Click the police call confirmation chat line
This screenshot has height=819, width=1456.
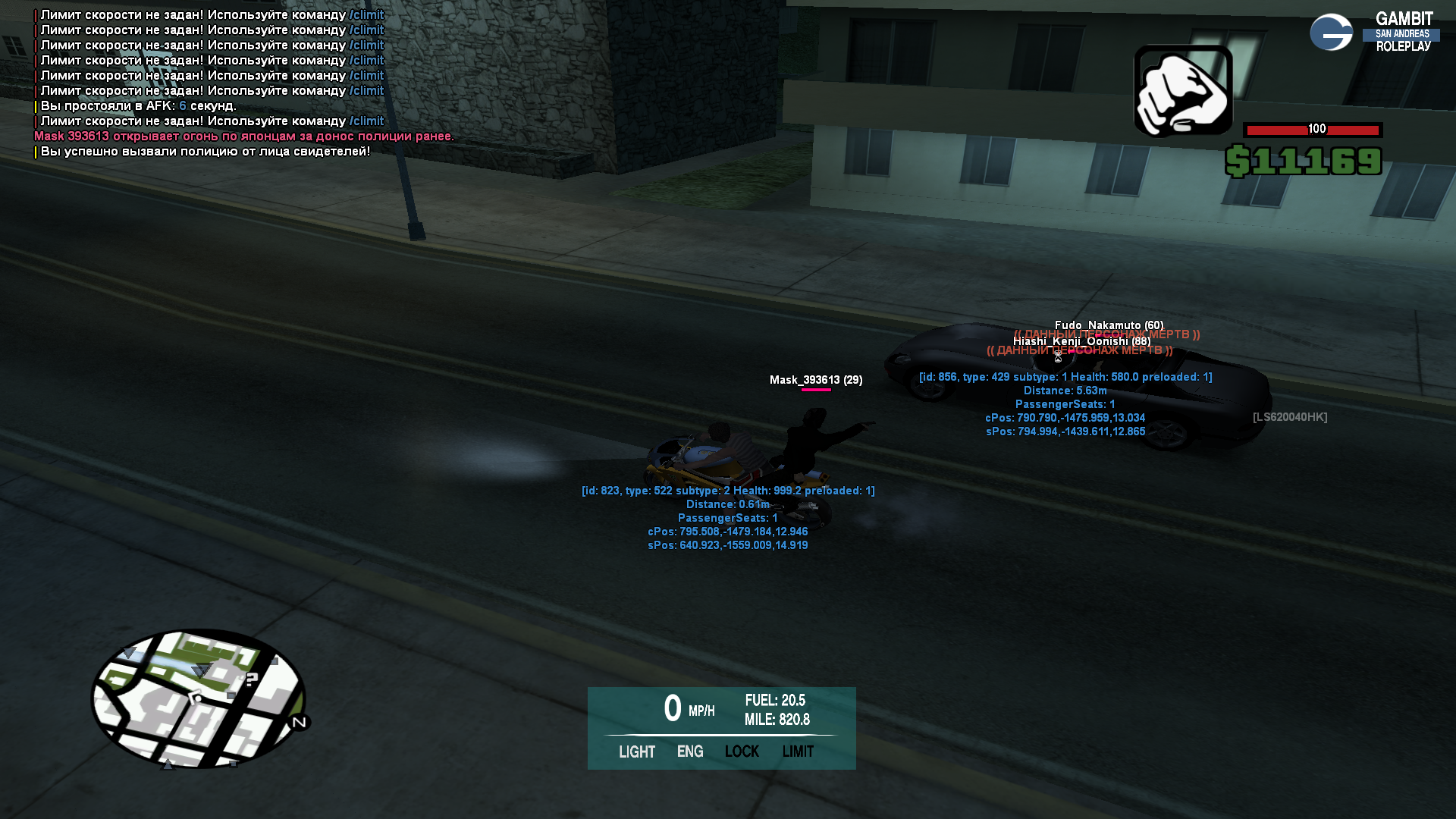tap(205, 152)
